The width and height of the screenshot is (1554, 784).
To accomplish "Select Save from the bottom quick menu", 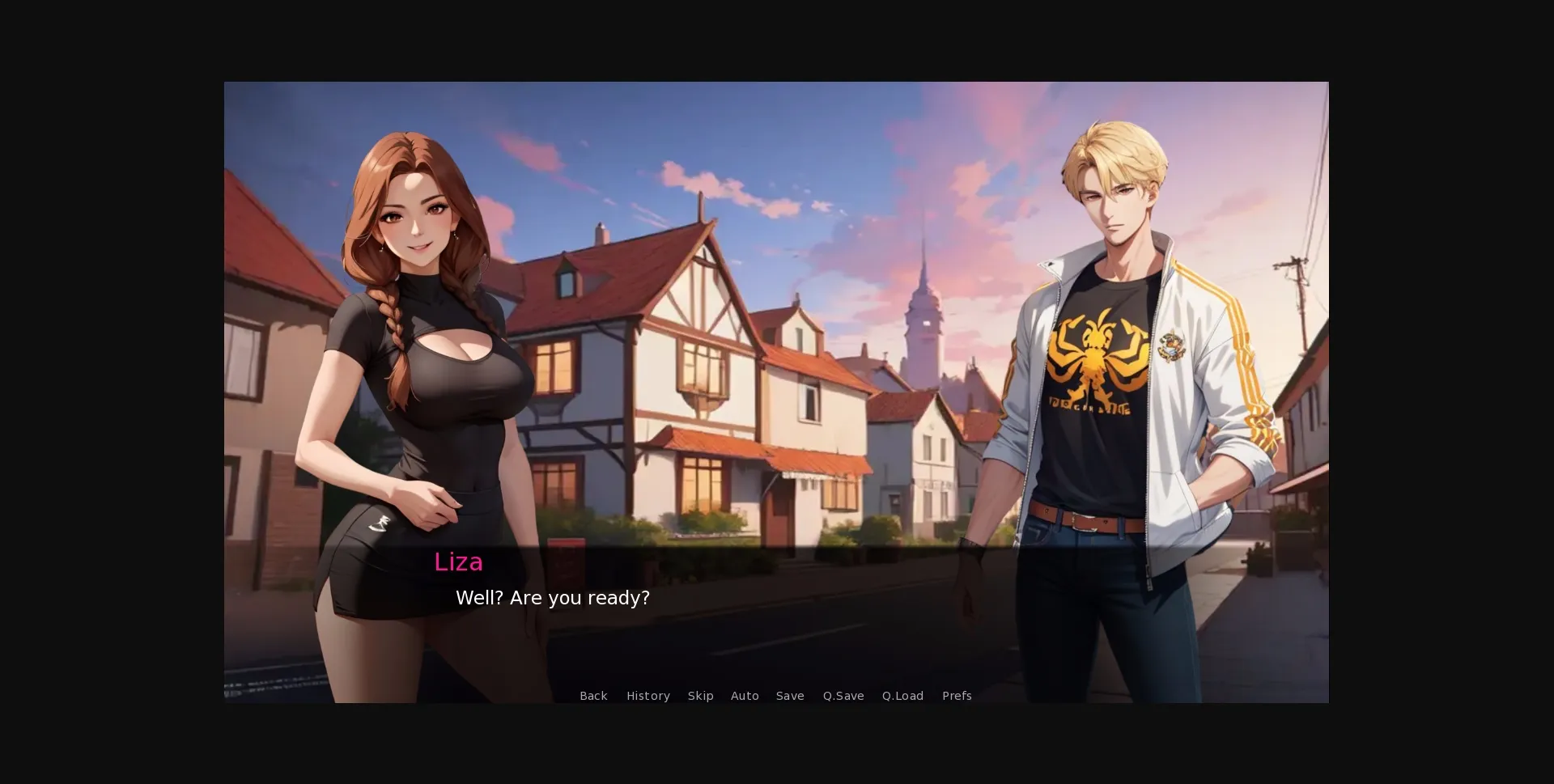I will (x=790, y=696).
